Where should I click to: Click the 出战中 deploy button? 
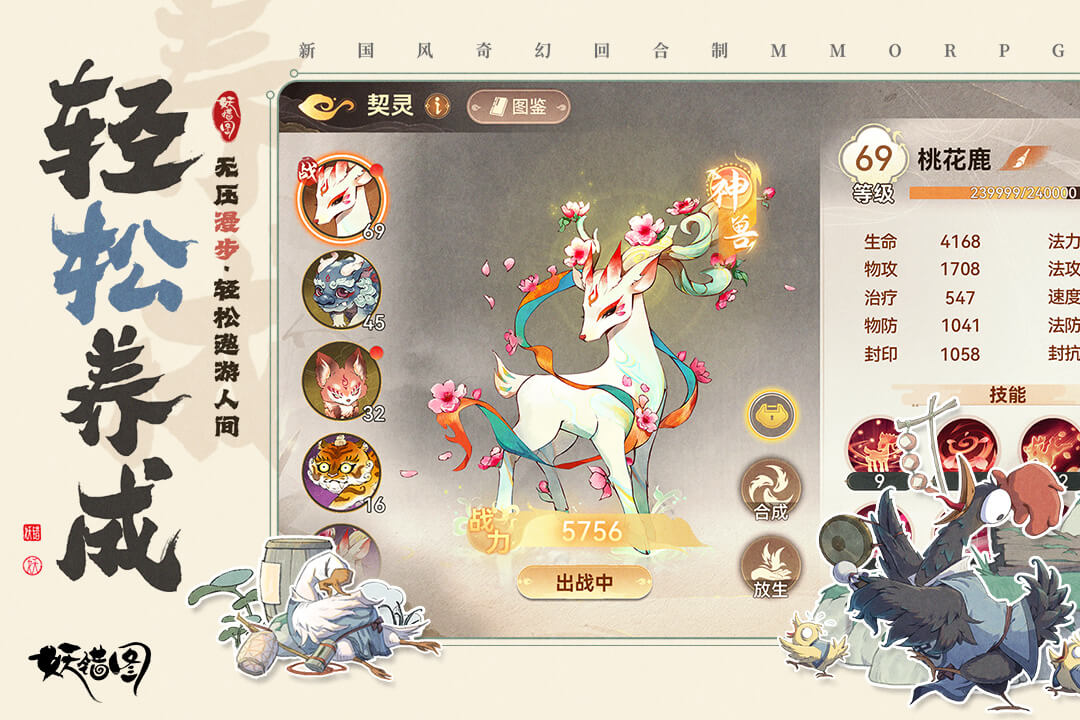coord(584,582)
